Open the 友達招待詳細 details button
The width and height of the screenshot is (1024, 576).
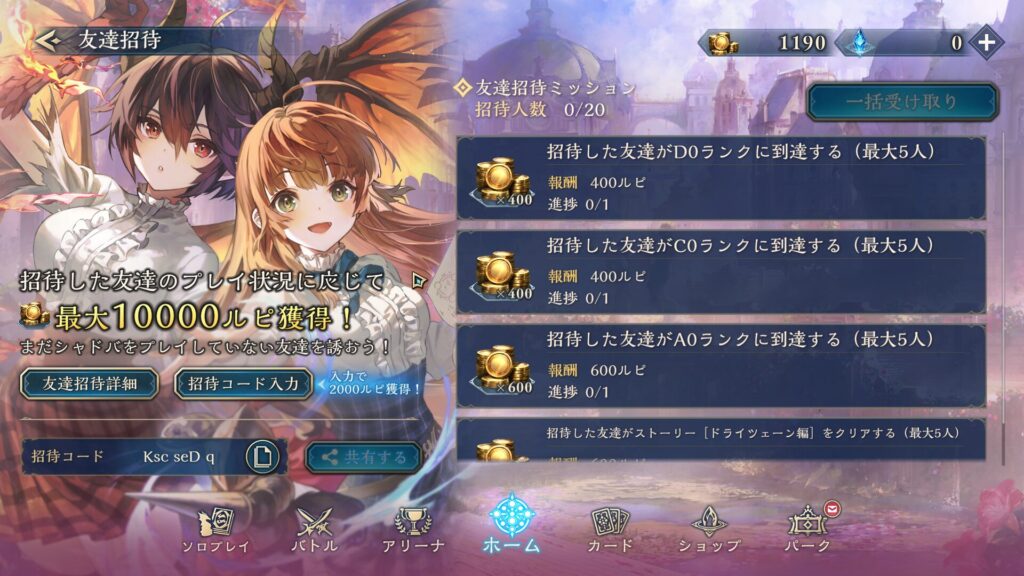coord(88,384)
